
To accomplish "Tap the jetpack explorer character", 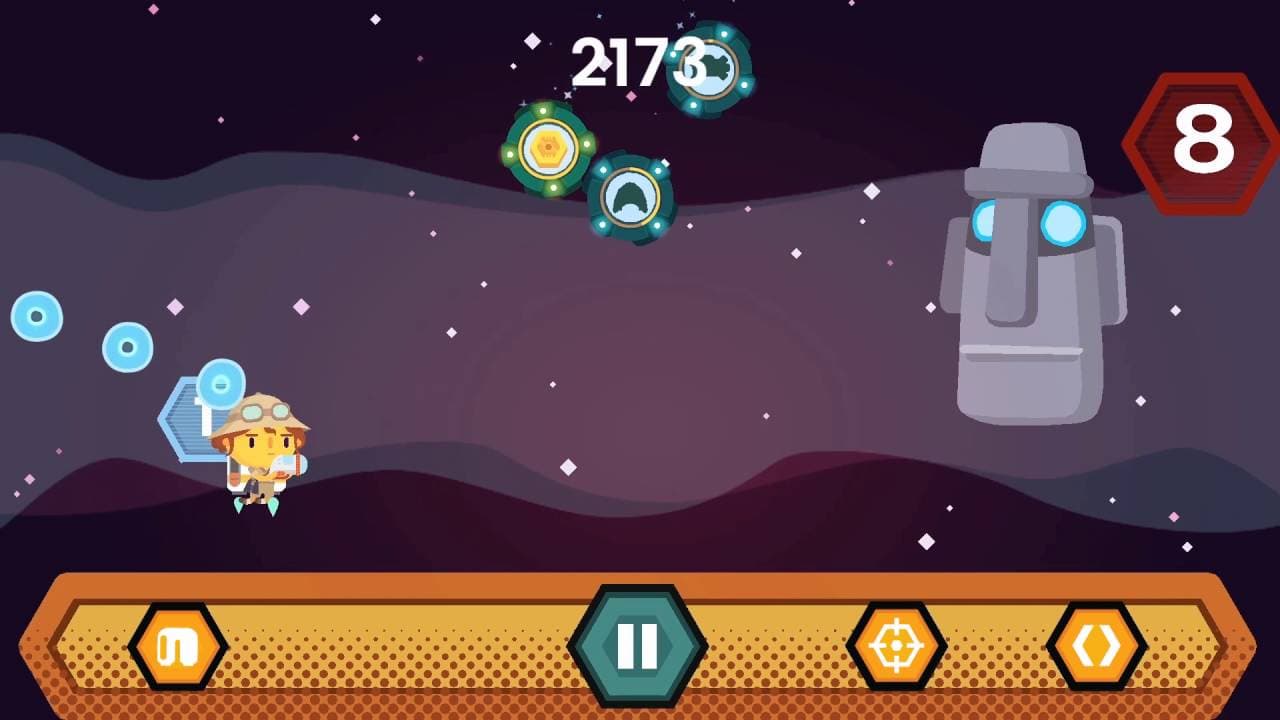I will click(x=260, y=455).
